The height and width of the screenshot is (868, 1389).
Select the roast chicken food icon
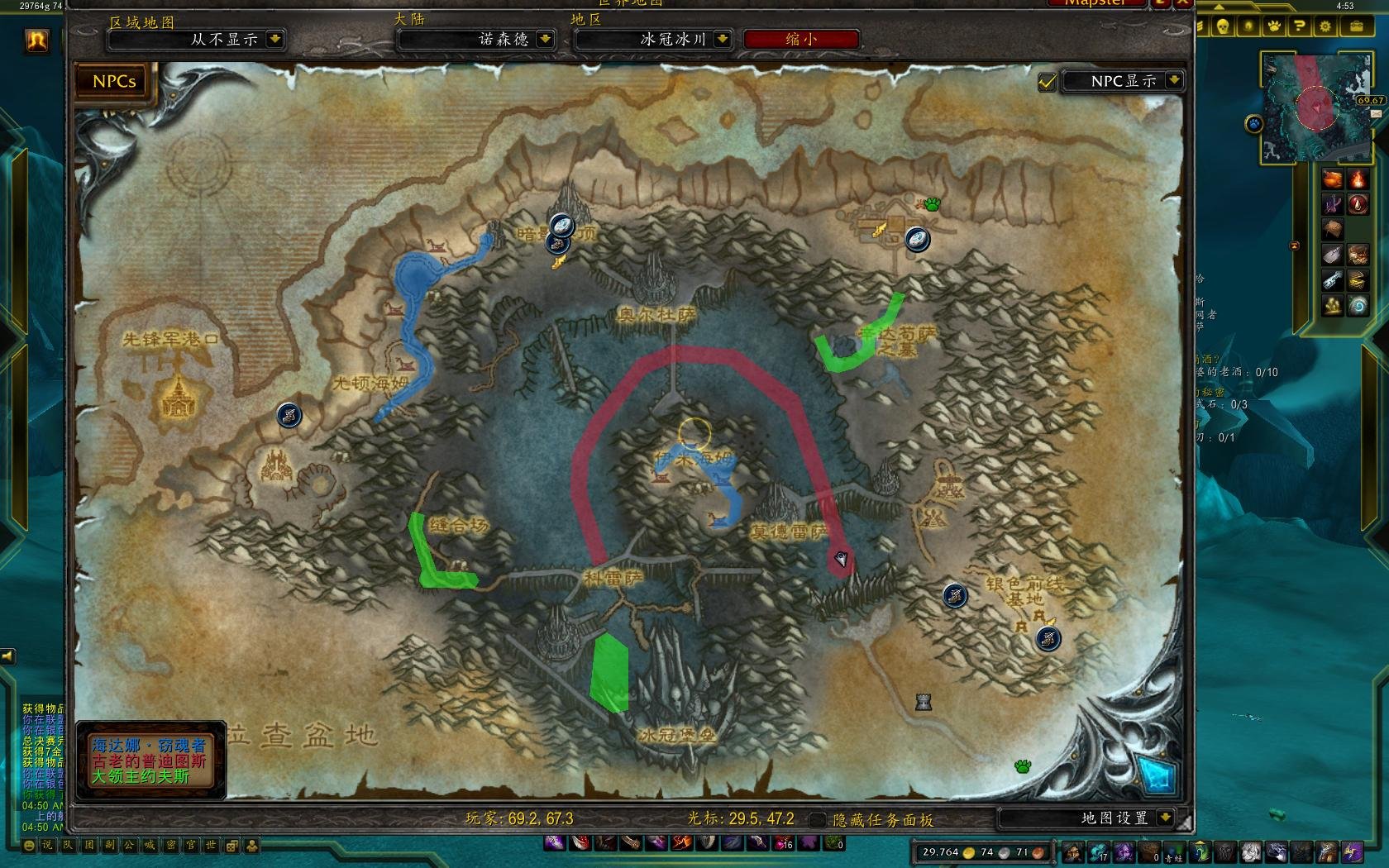click(x=1332, y=179)
